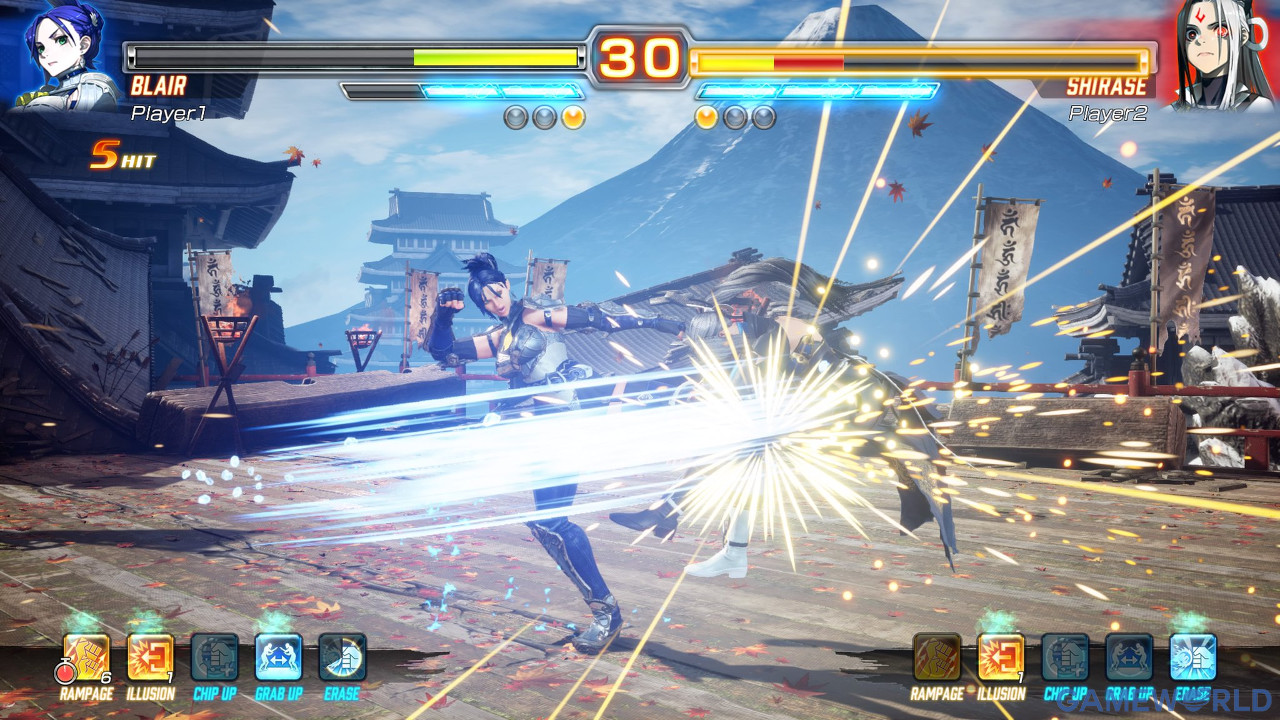Select Shirase's Illusion gear icon
The width and height of the screenshot is (1280, 720).
pos(1001,657)
